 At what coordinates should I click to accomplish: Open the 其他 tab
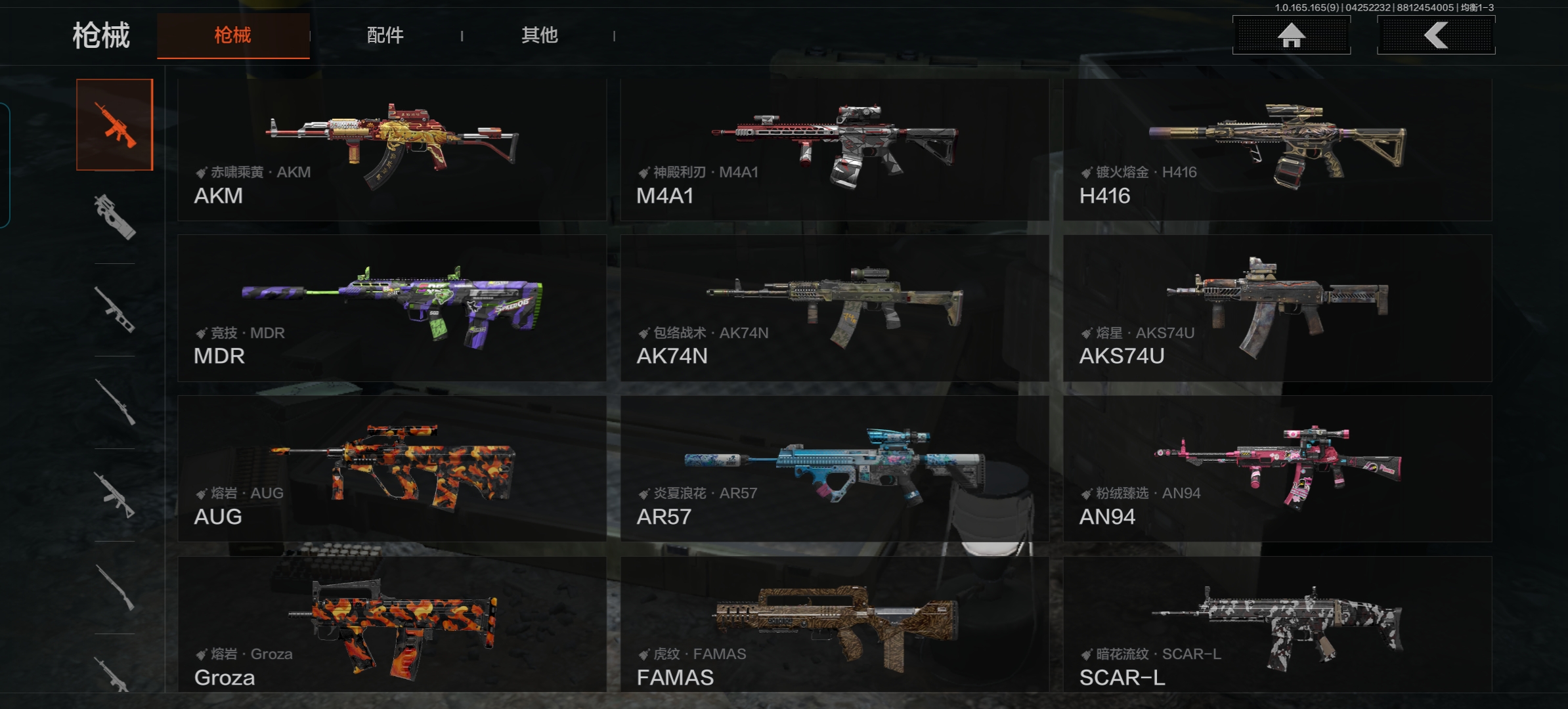coord(539,35)
